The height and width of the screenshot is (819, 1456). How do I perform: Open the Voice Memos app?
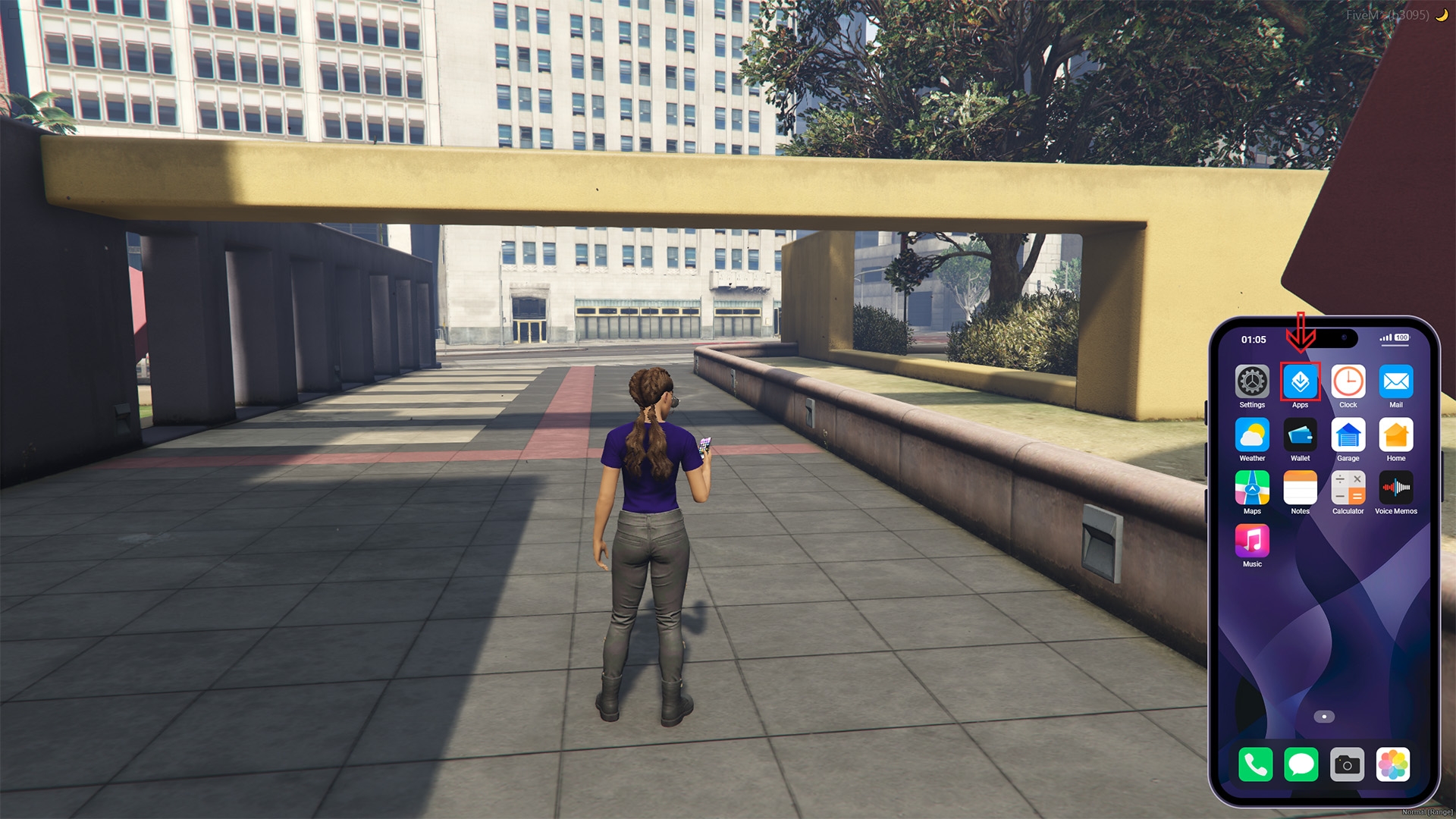(x=1395, y=488)
